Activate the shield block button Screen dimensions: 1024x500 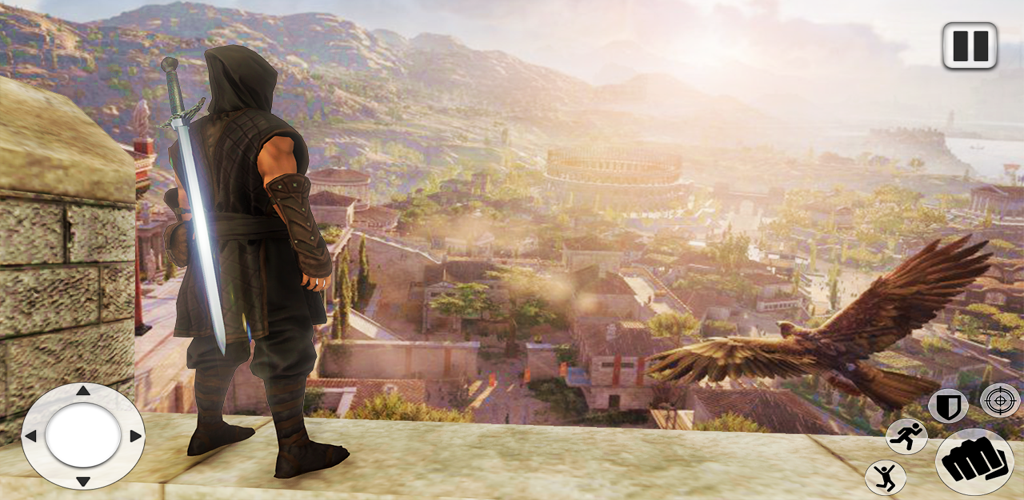tap(946, 405)
